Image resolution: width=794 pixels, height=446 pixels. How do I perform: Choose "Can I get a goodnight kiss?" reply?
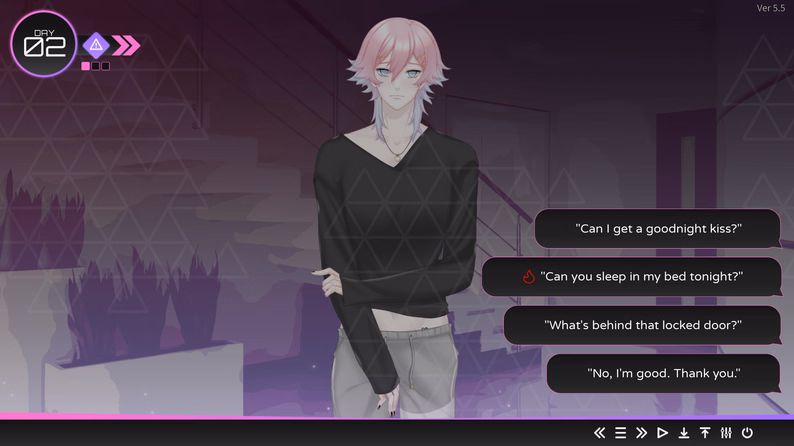(657, 229)
